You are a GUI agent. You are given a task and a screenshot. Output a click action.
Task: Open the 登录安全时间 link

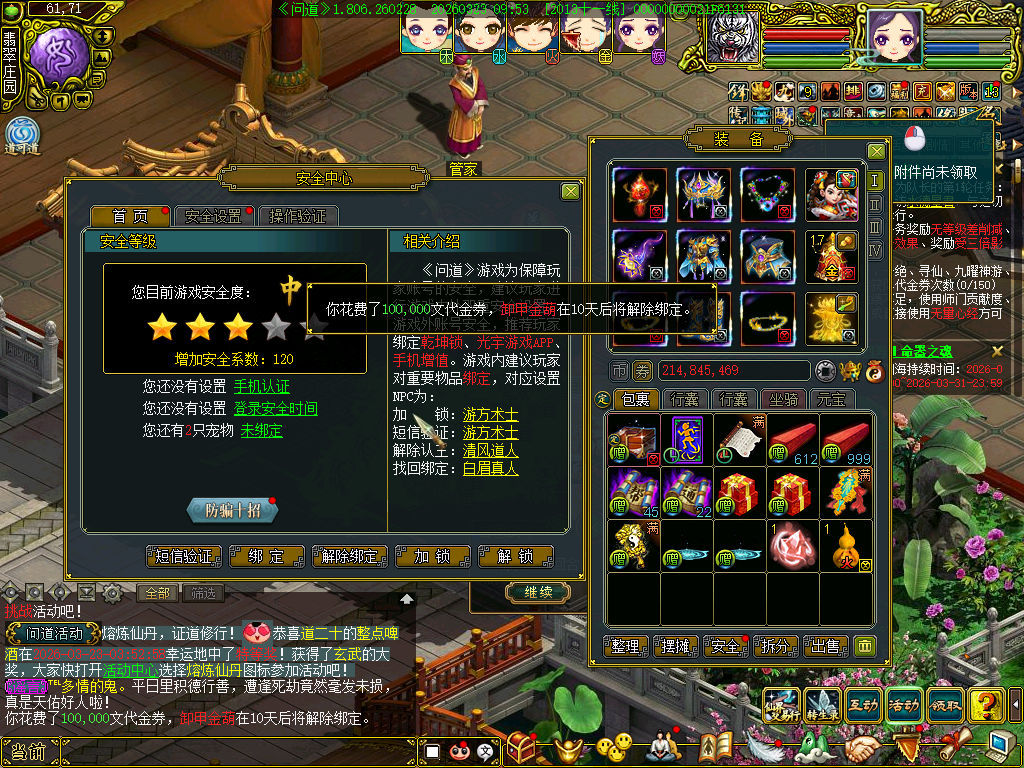point(276,408)
